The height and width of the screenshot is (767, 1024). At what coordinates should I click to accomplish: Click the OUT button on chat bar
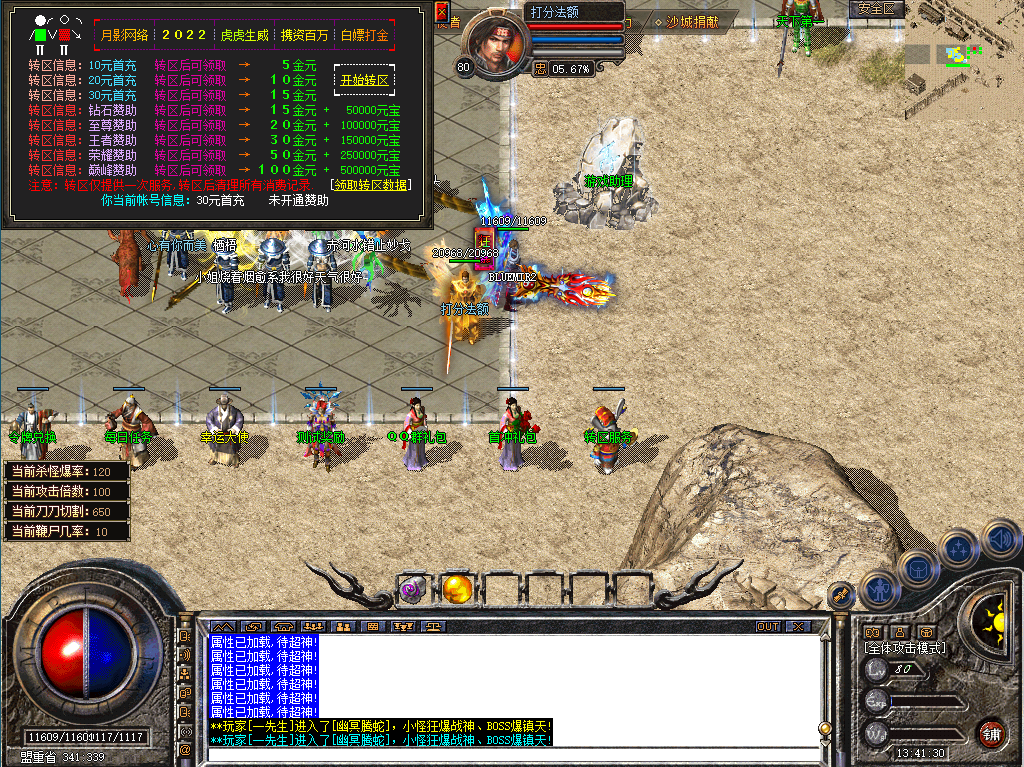(768, 626)
